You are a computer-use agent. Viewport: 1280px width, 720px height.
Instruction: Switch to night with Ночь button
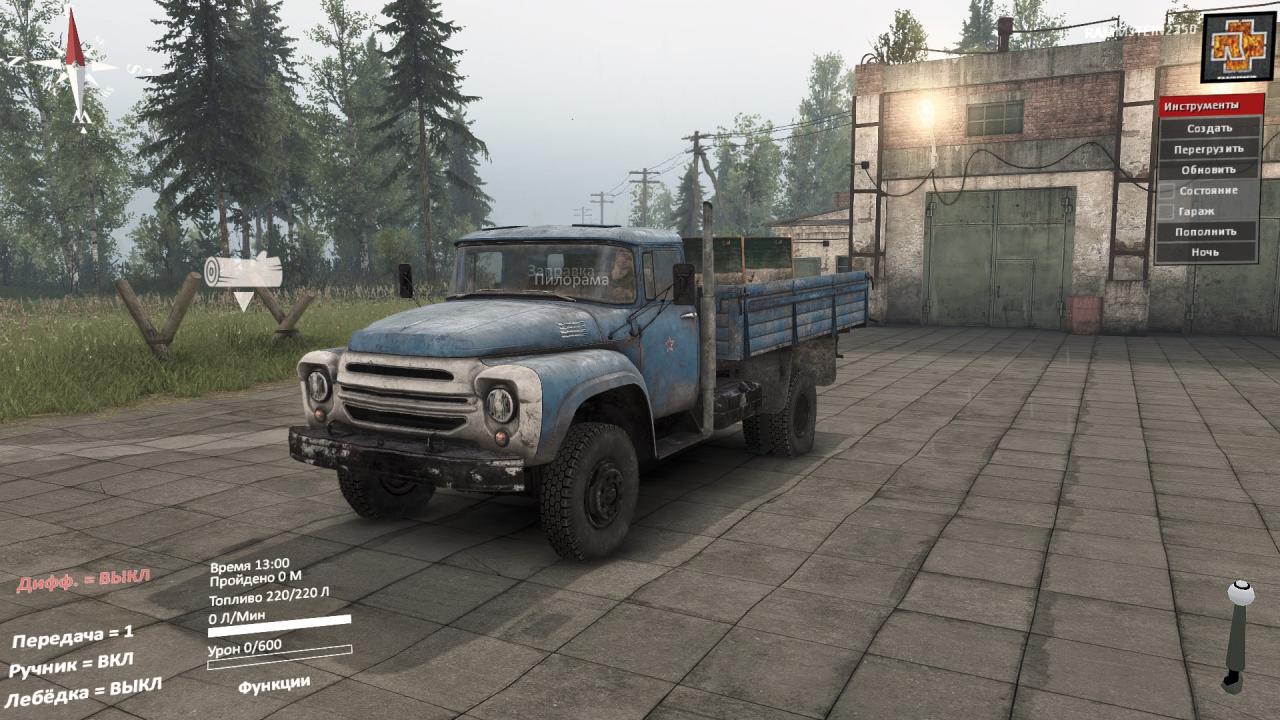[x=1209, y=253]
